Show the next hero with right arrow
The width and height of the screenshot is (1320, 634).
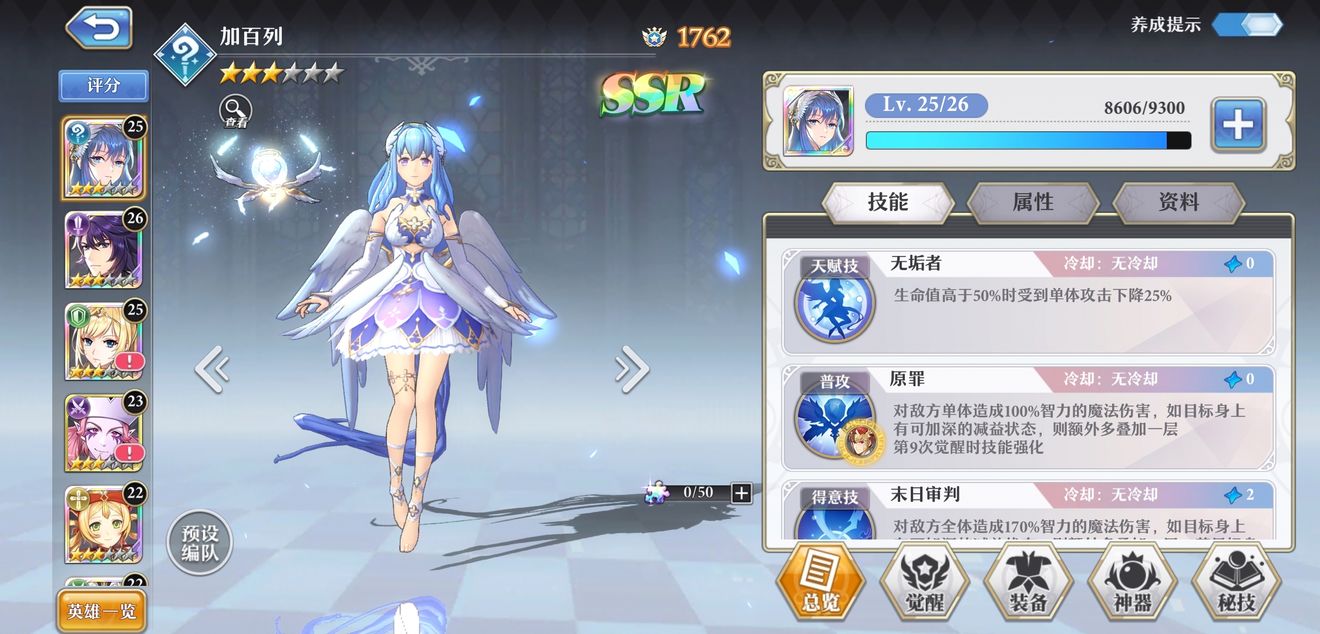coord(632,370)
